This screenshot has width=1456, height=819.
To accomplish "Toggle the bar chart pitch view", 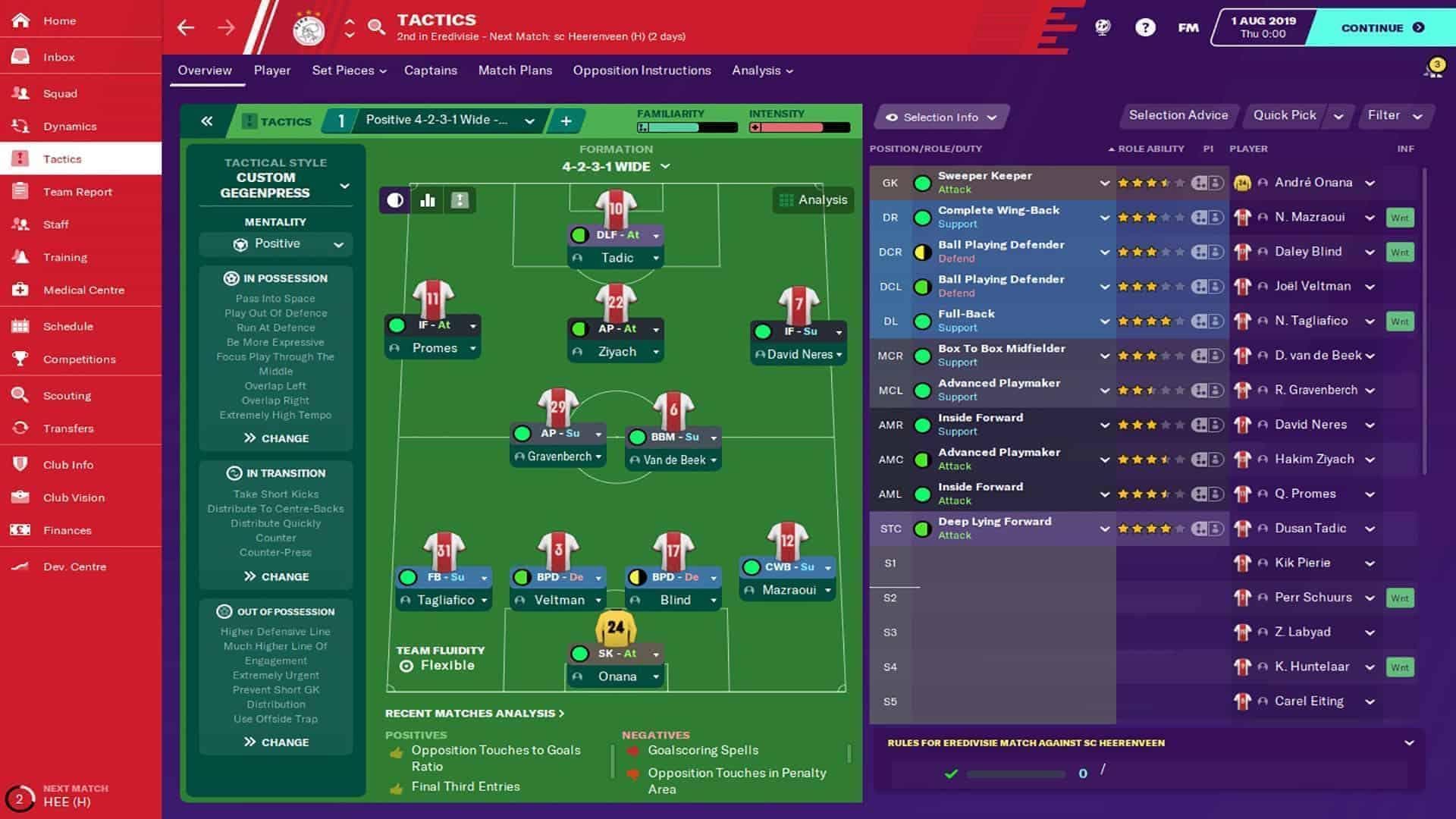I will pyautogui.click(x=427, y=201).
